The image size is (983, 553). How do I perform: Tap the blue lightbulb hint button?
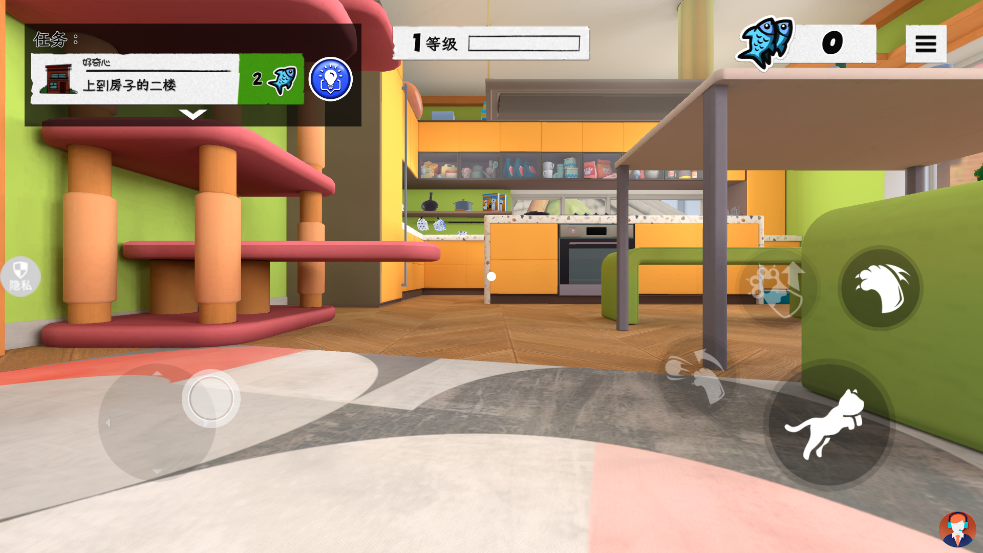(330, 79)
